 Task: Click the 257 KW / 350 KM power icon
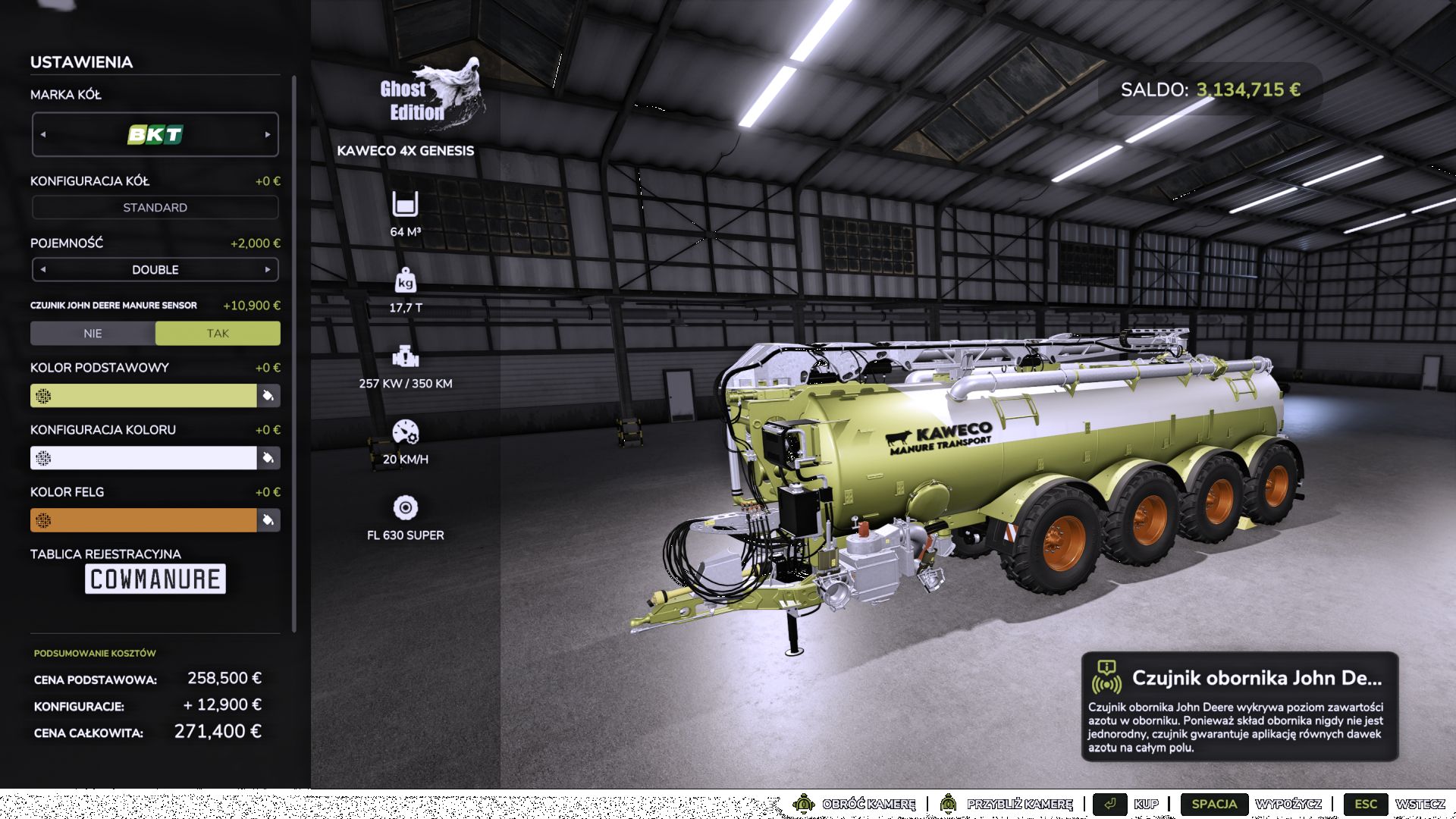coord(406,358)
